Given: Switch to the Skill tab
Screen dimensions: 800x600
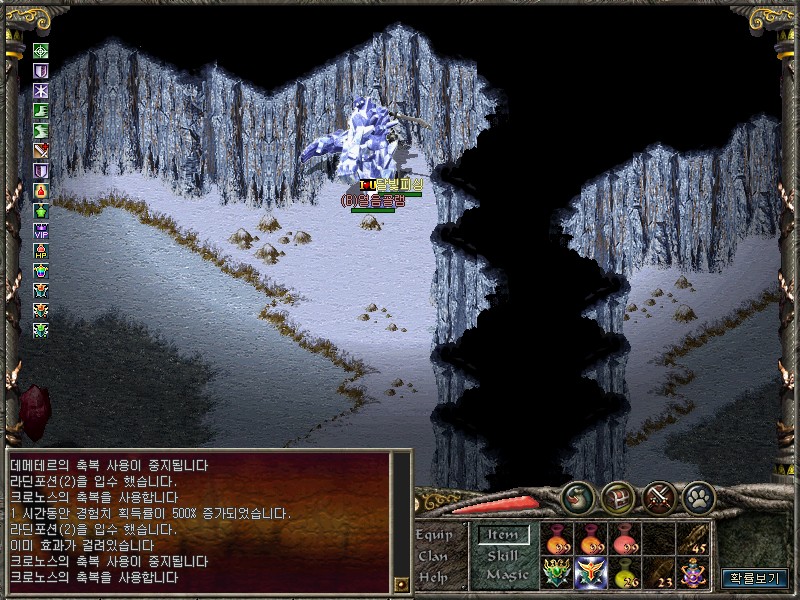Looking at the screenshot, I should tap(502, 555).
